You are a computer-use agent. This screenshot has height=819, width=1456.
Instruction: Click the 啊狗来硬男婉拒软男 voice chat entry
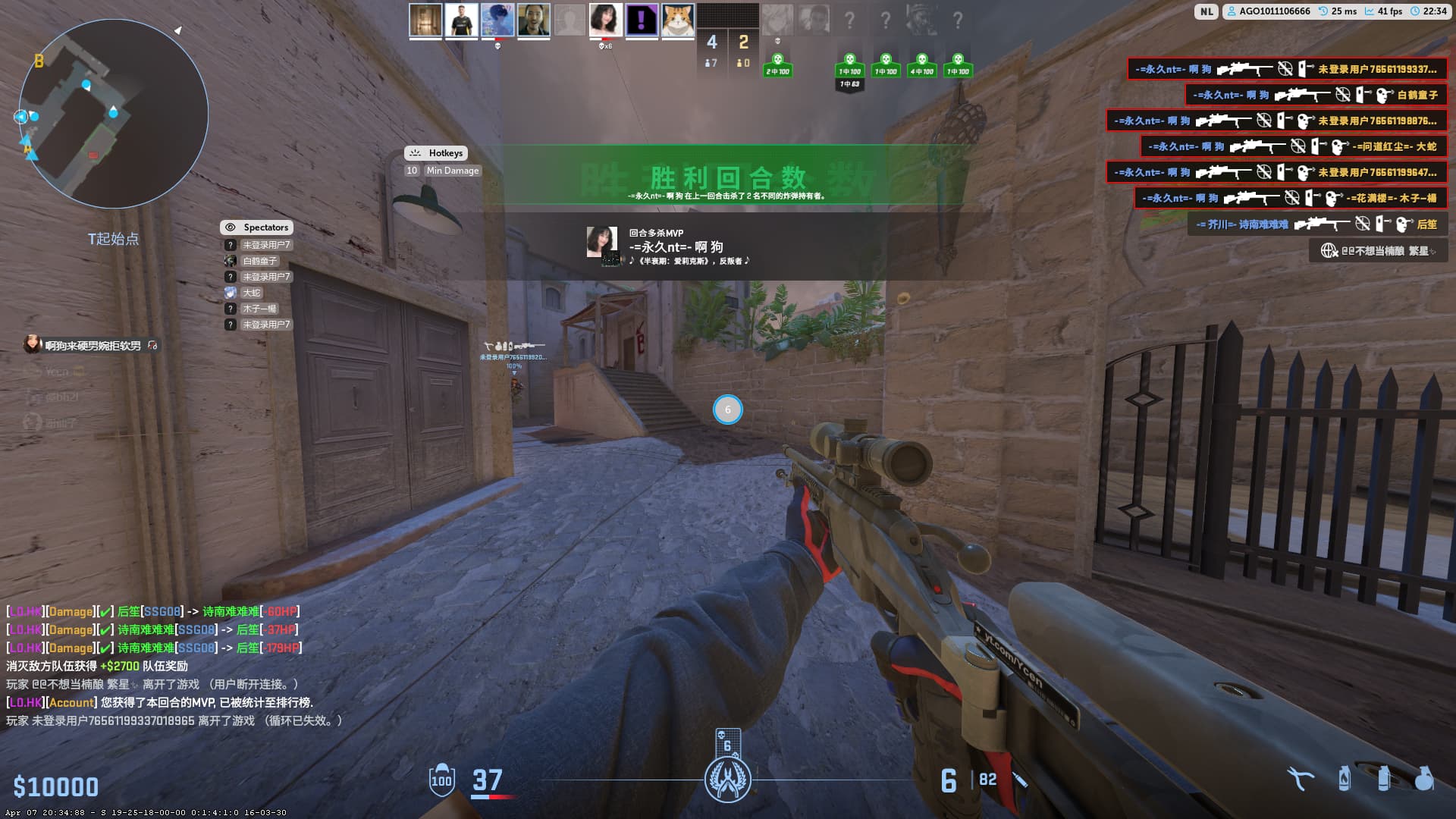click(x=93, y=346)
